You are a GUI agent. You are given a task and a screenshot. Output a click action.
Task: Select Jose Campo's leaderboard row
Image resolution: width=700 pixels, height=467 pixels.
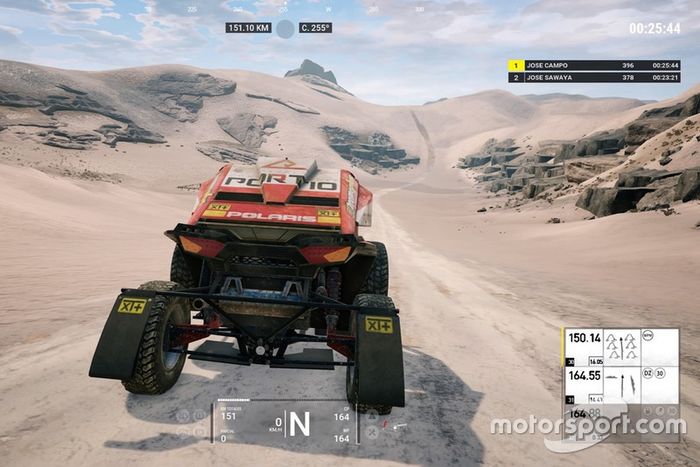pos(596,65)
